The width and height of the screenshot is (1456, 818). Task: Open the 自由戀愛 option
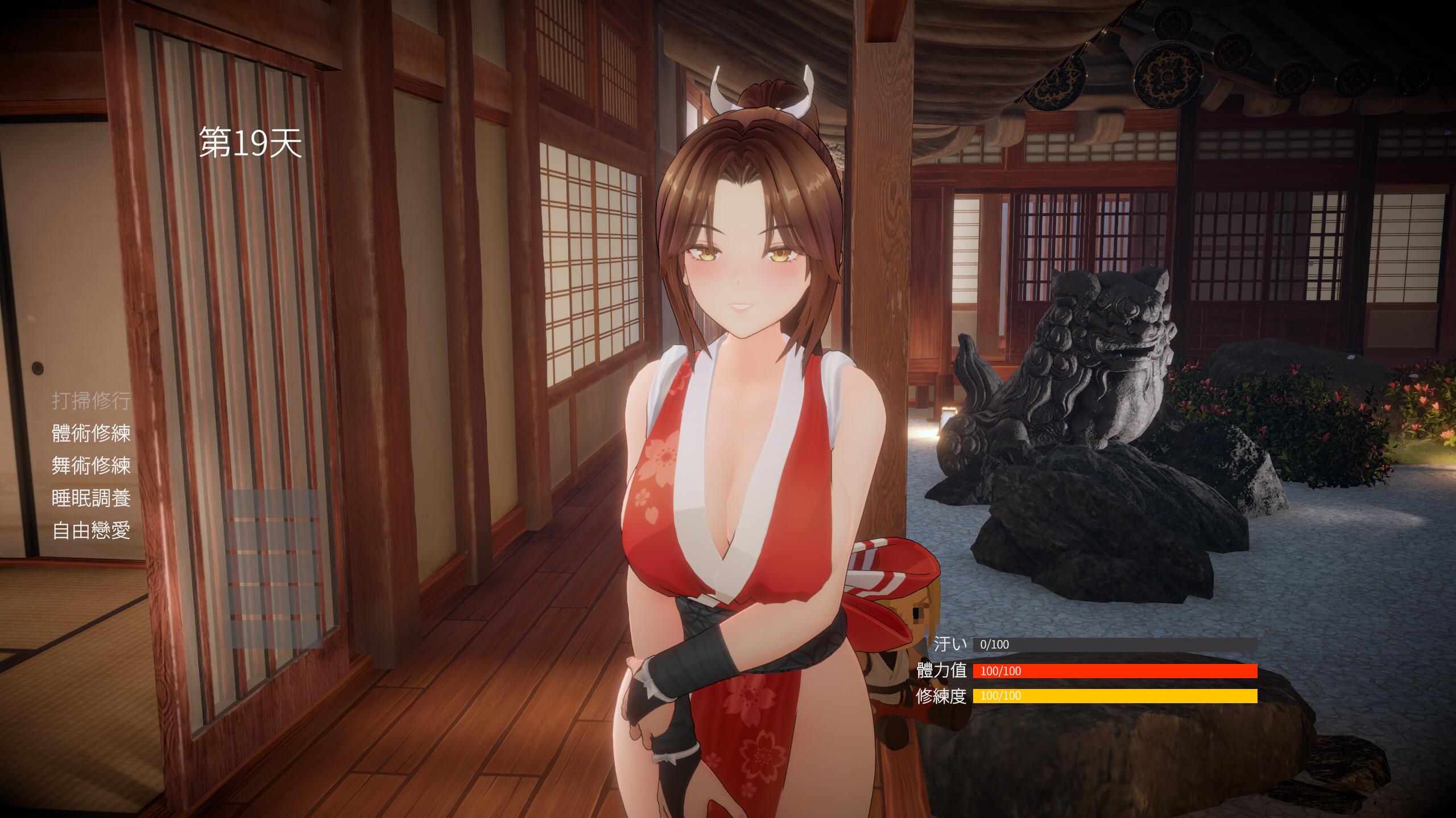91,531
